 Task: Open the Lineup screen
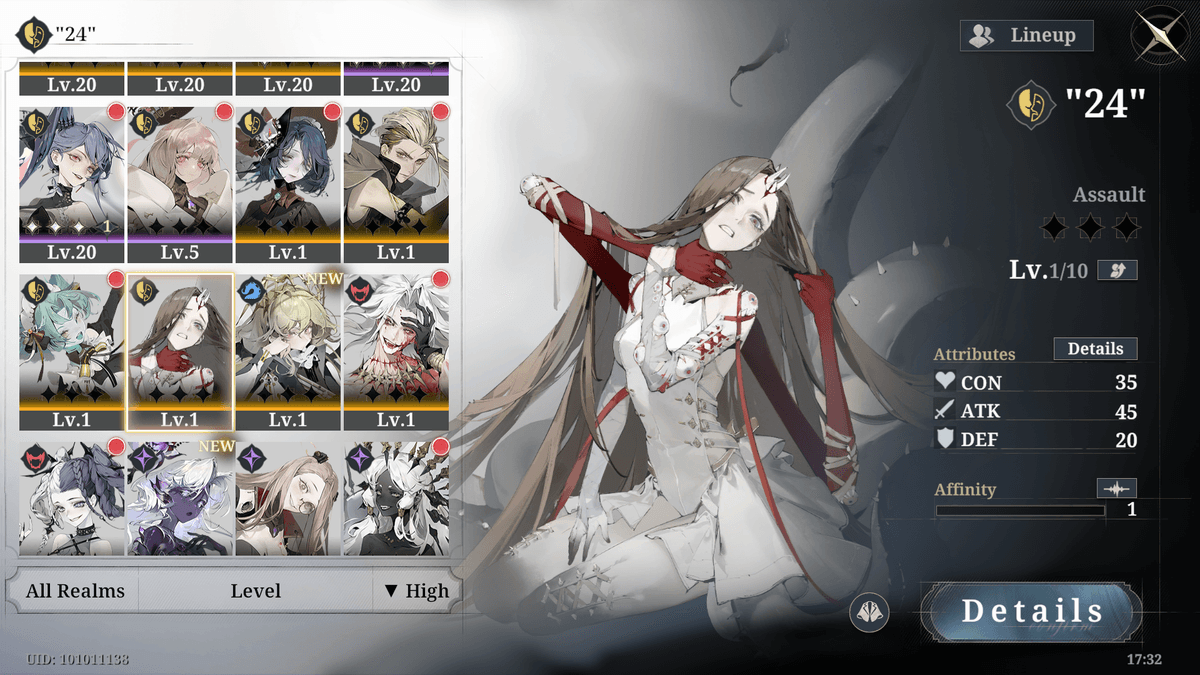tap(1026, 36)
